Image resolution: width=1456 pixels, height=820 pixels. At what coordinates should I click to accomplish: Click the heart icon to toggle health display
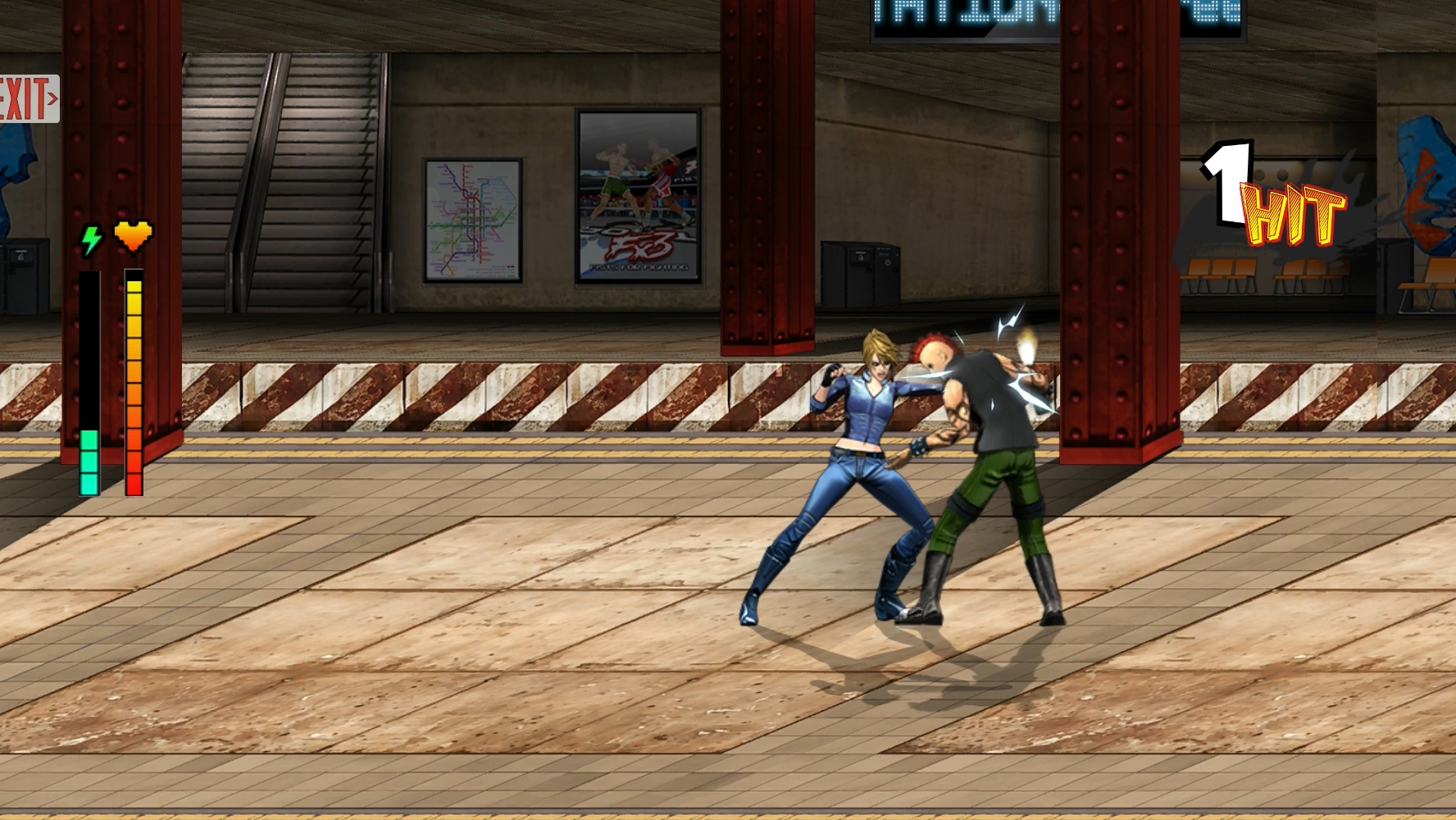coord(134,235)
